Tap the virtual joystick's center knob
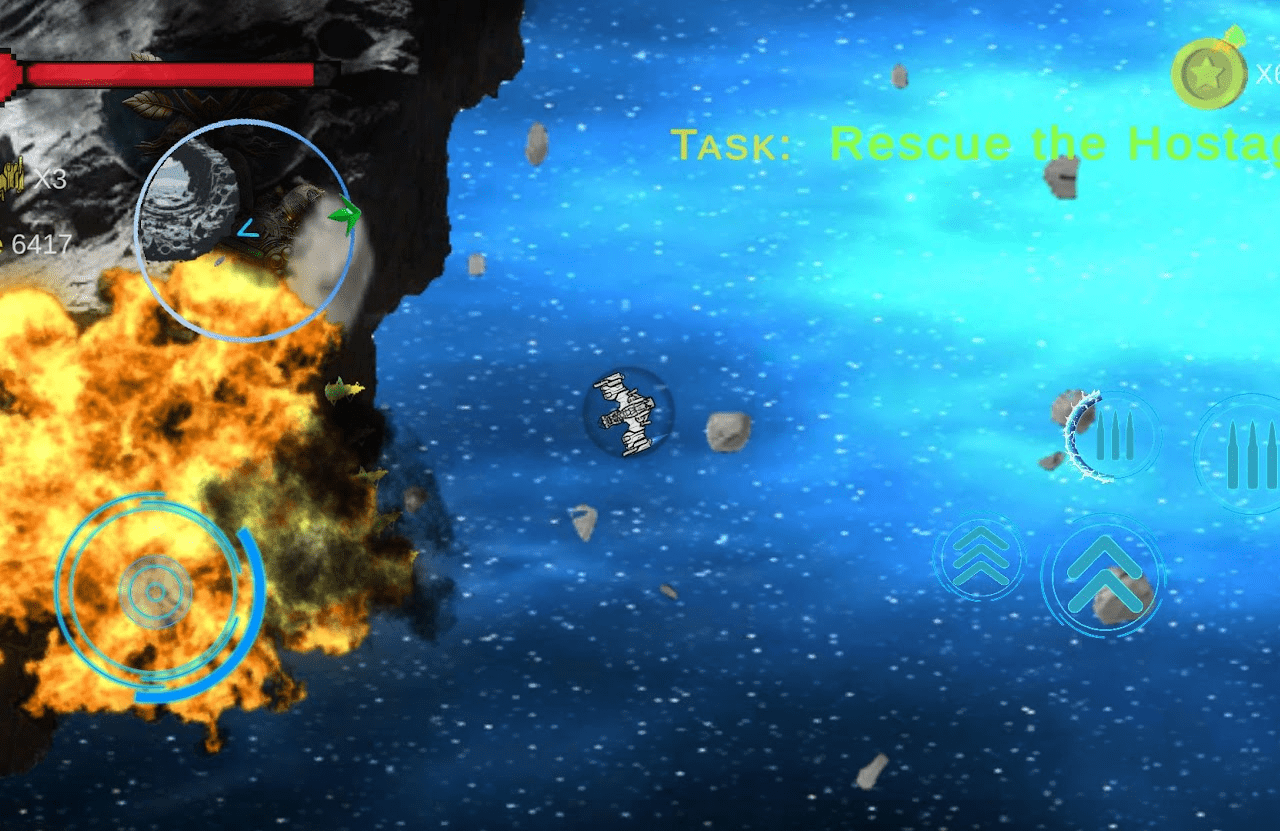The width and height of the screenshot is (1280, 831). tap(156, 592)
